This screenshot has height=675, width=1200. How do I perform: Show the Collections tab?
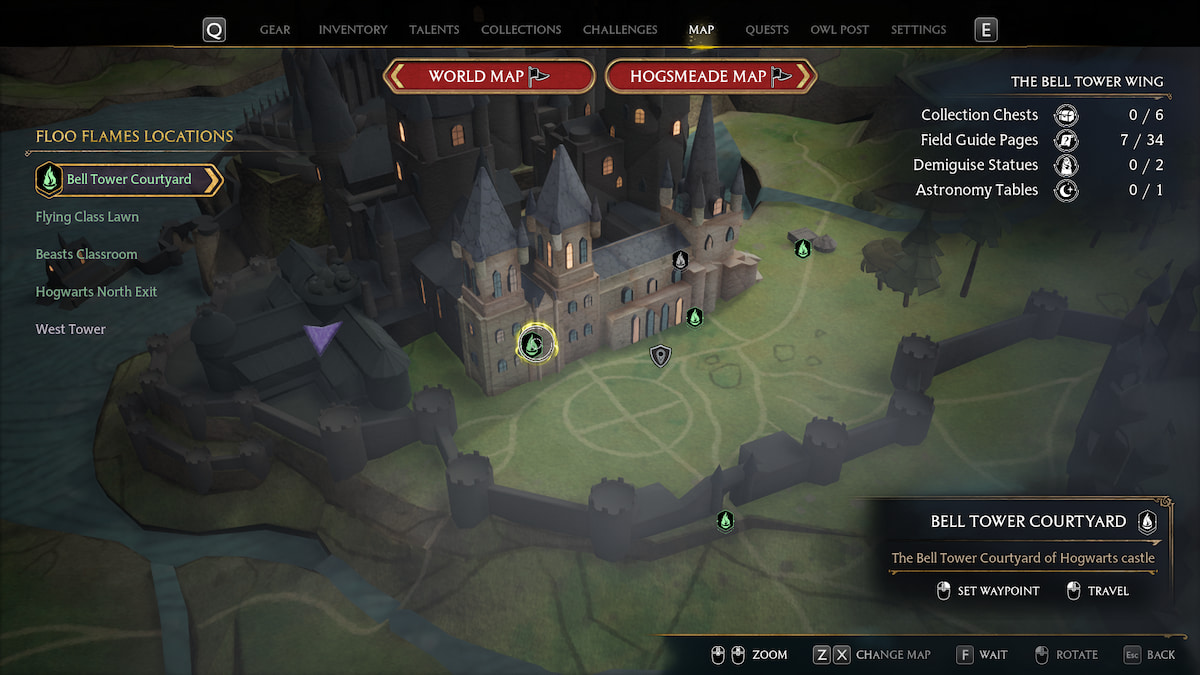(521, 30)
